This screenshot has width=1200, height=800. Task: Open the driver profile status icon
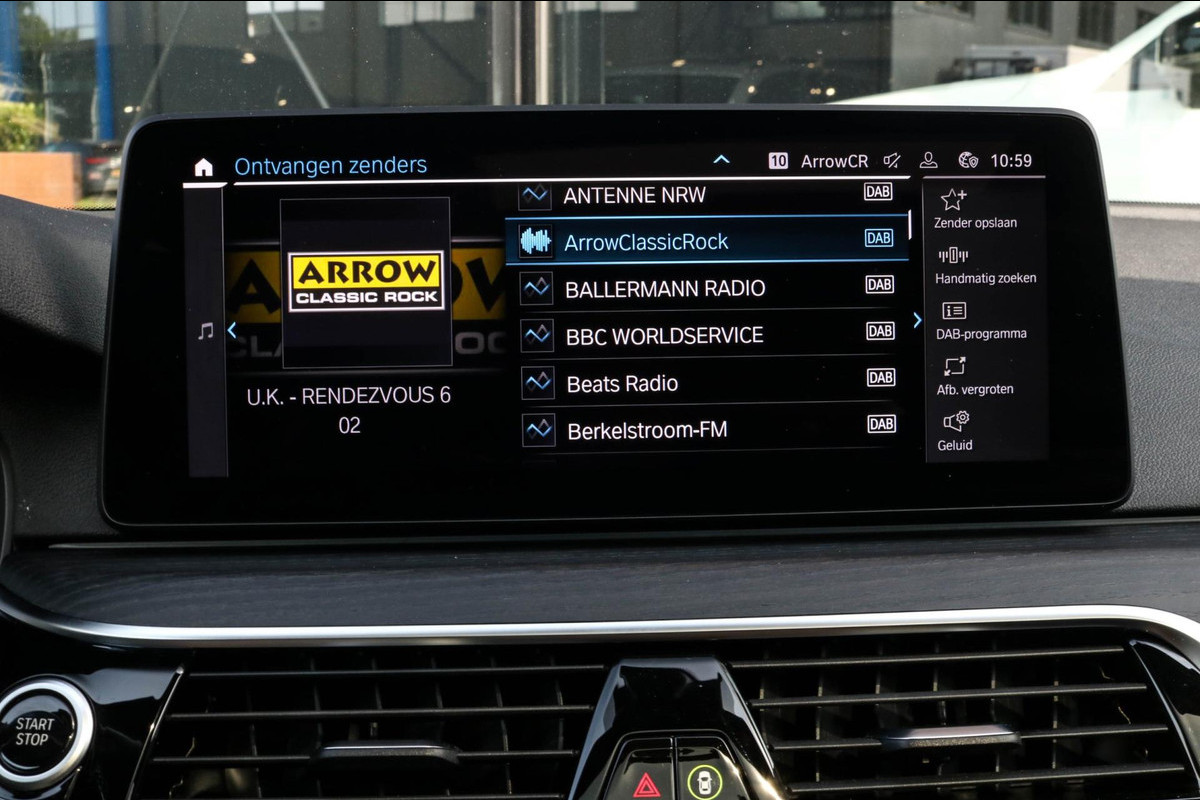929,160
